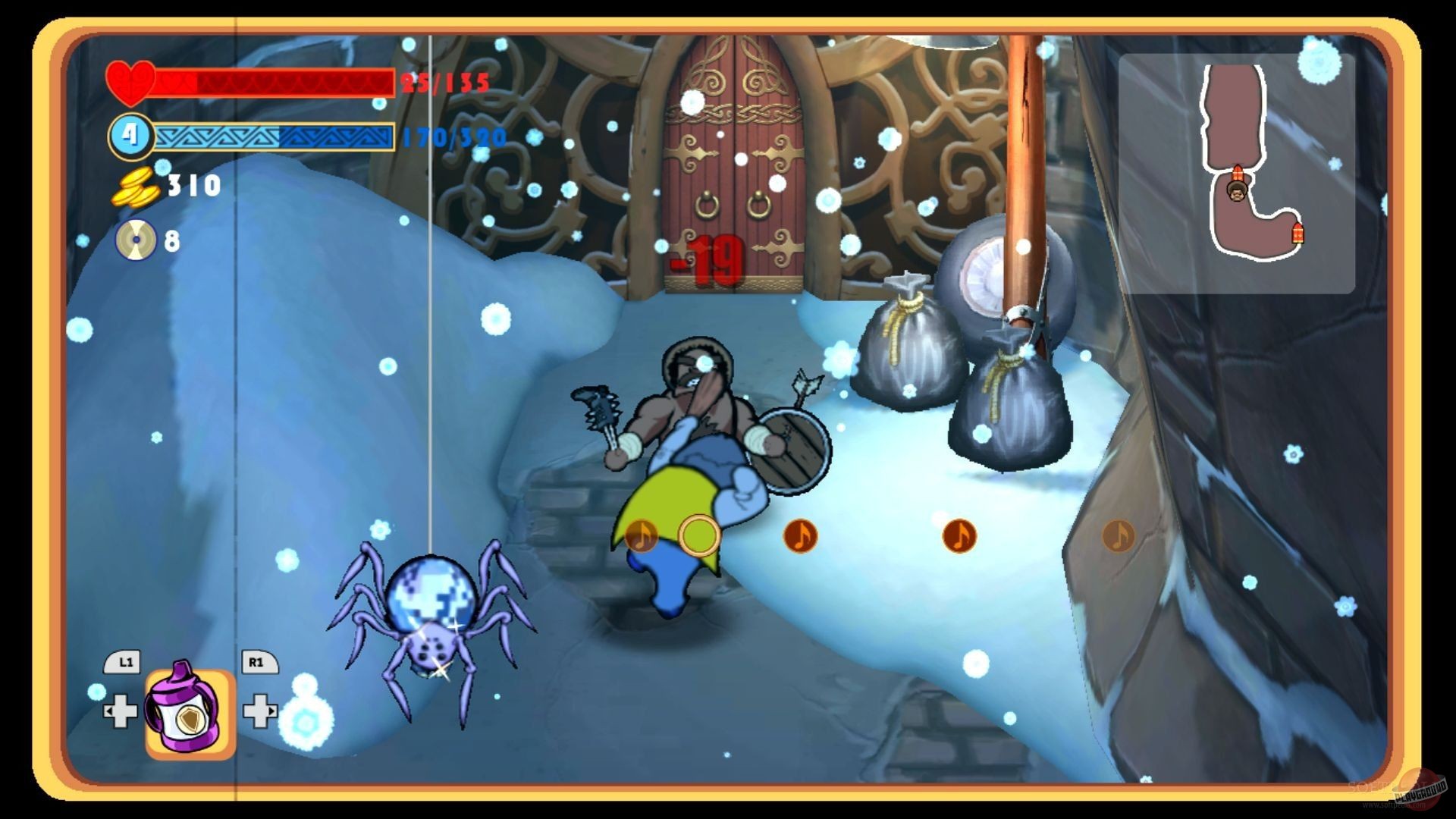
Task: Click the blue level 4 badge
Action: [130, 136]
